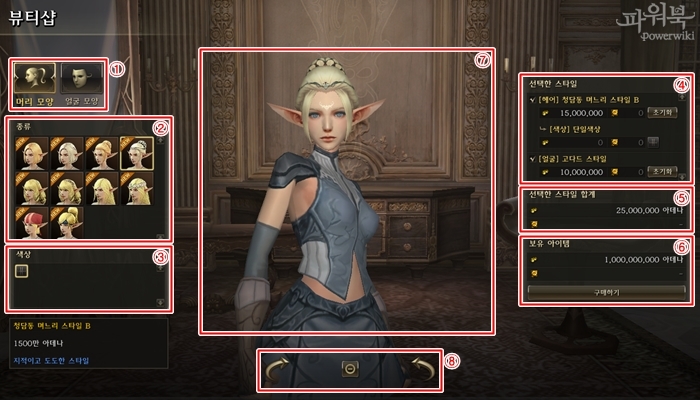Select the single color swatch under 색상

(22, 270)
